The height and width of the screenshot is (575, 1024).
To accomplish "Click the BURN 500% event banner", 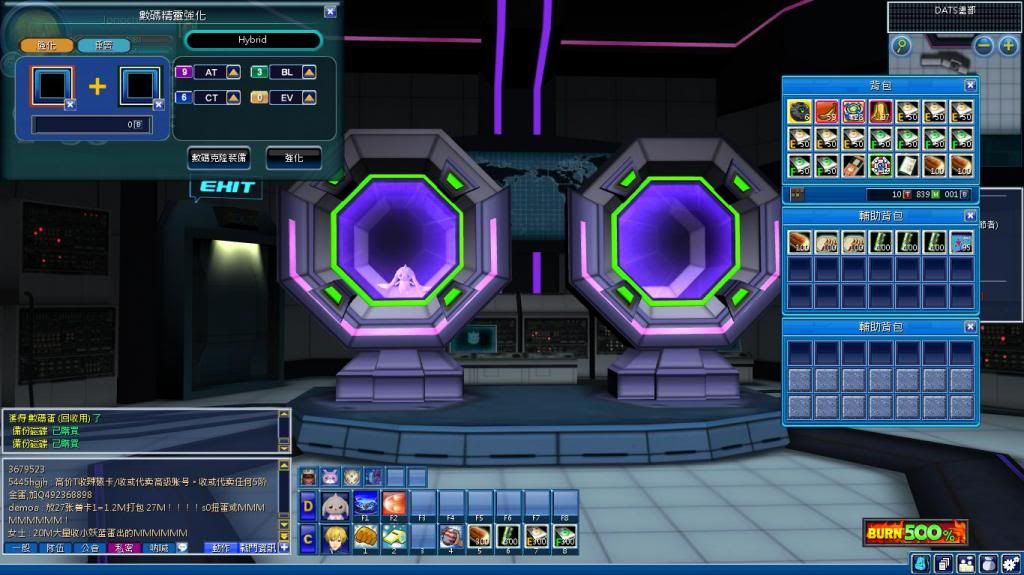I will click(x=915, y=533).
